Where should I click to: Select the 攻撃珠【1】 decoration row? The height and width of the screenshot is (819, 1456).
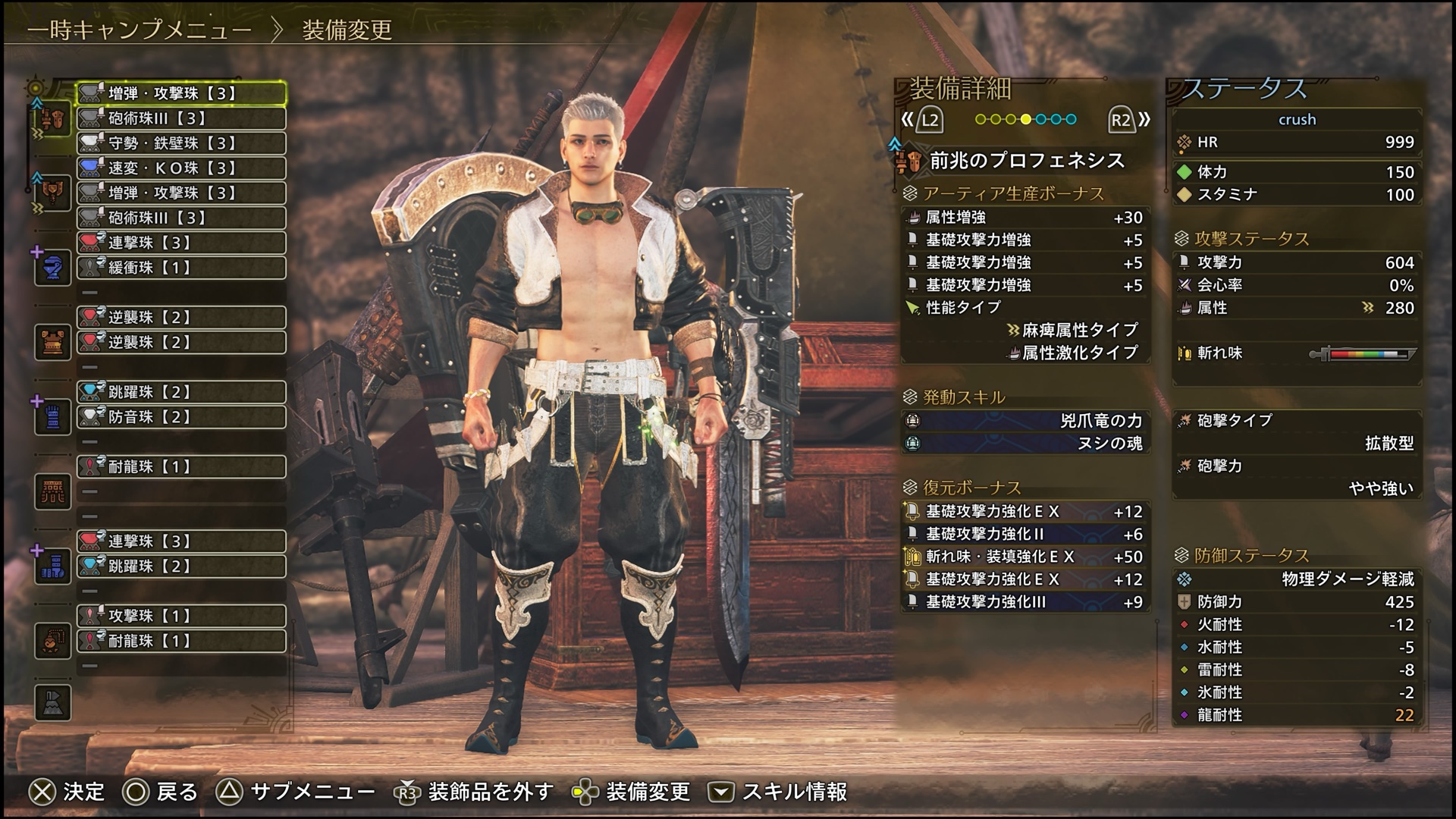coord(181,616)
